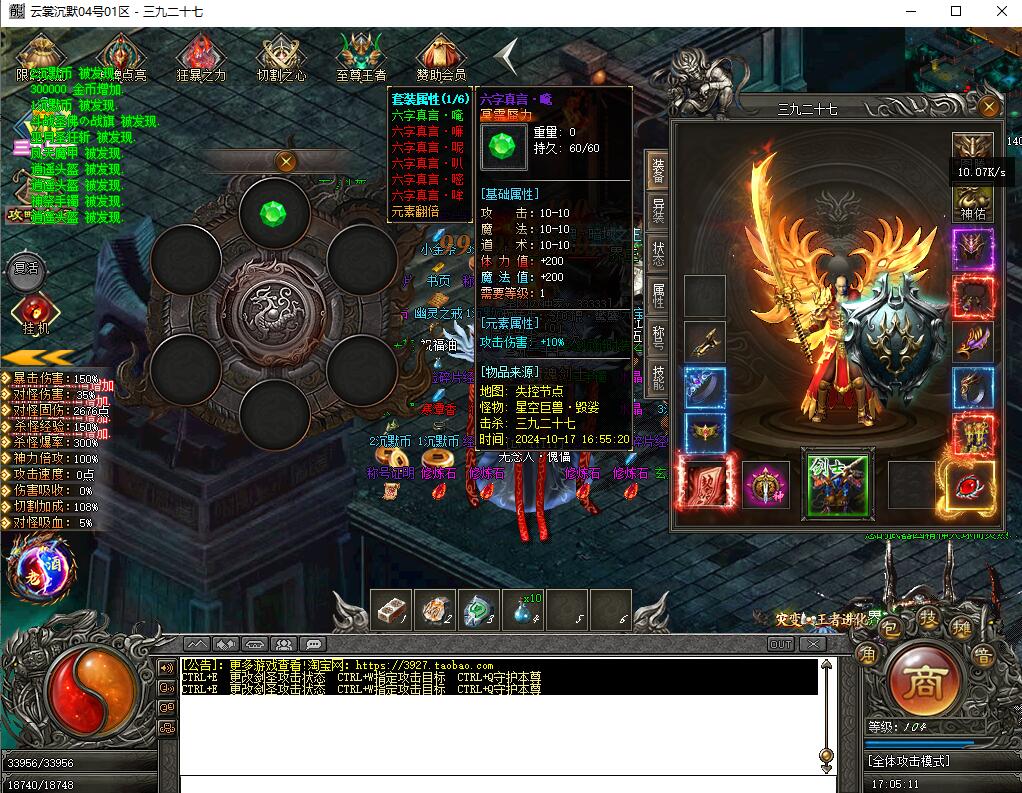Select the green gem in the top socket
The width and height of the screenshot is (1022, 793).
tap(273, 213)
